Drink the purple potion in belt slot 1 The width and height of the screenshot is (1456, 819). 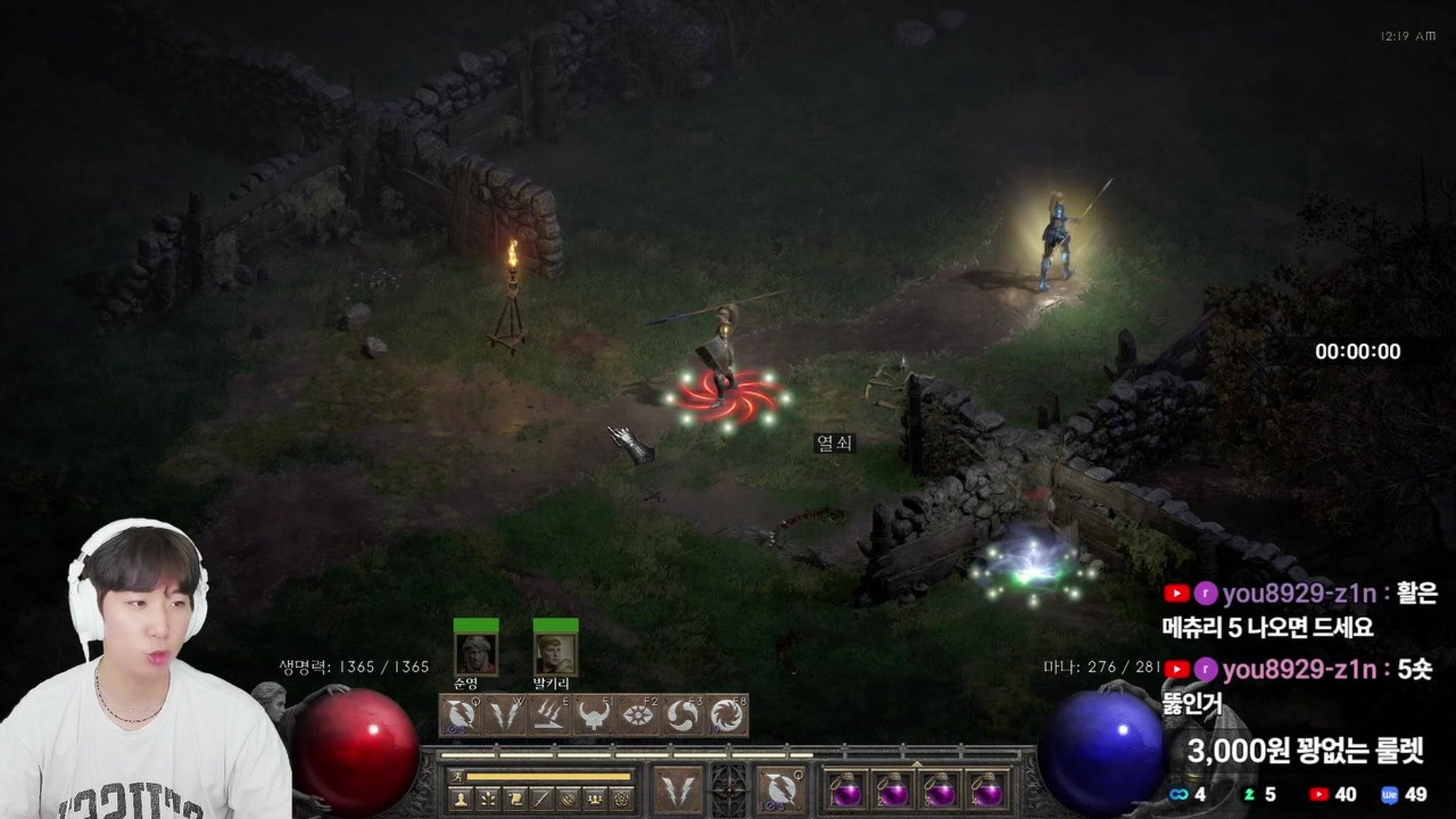846,792
